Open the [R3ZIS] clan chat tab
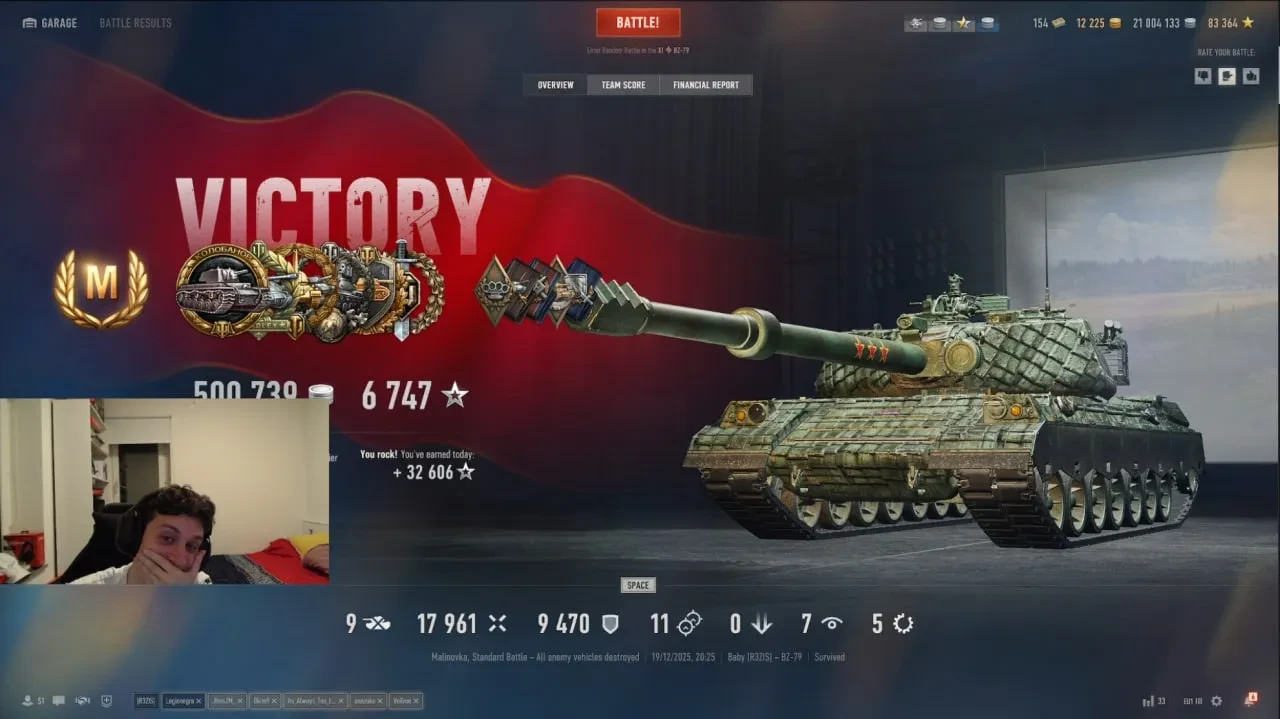 [146, 701]
